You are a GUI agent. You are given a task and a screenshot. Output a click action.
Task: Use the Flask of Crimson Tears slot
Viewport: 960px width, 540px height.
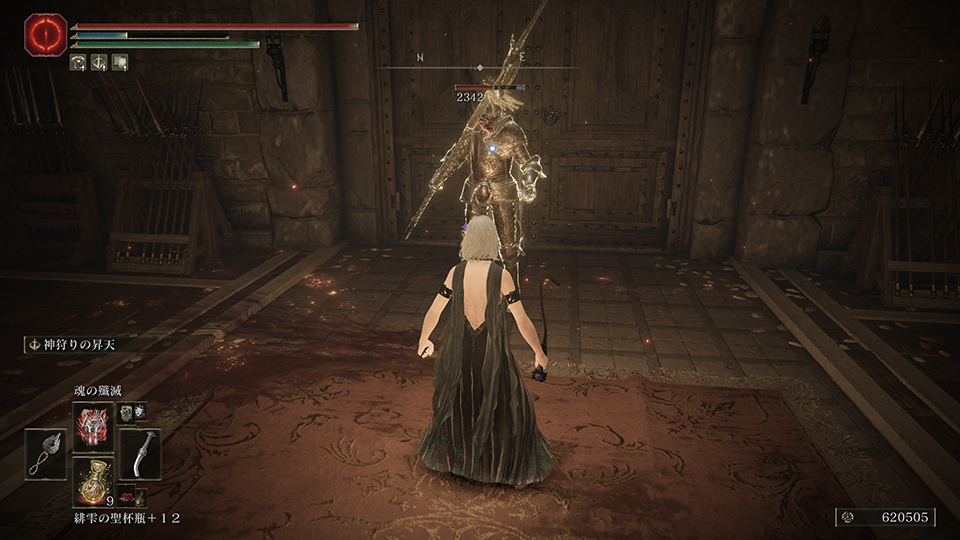[x=93, y=480]
